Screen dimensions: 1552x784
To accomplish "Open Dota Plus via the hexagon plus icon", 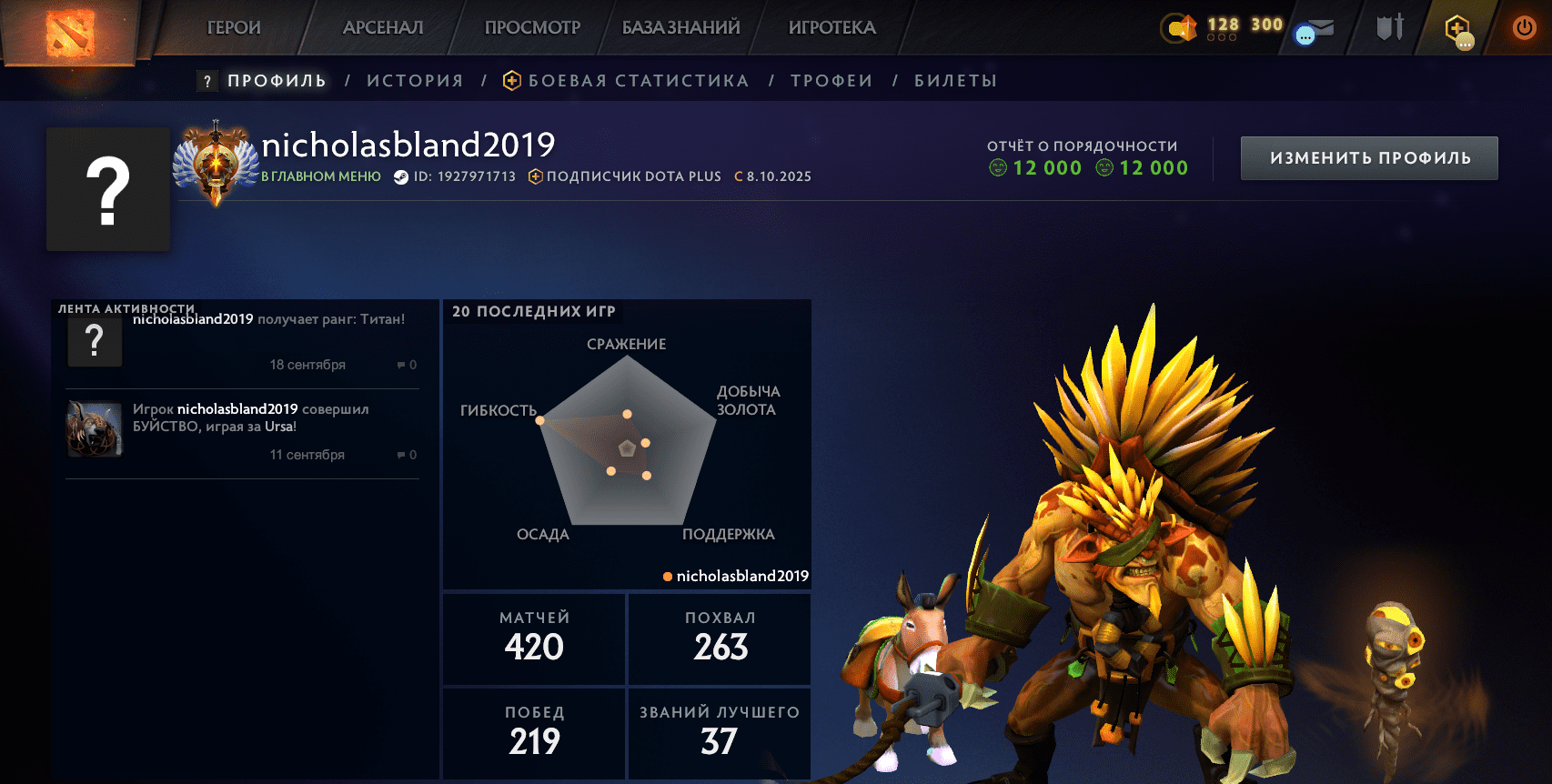I will tap(1456, 27).
